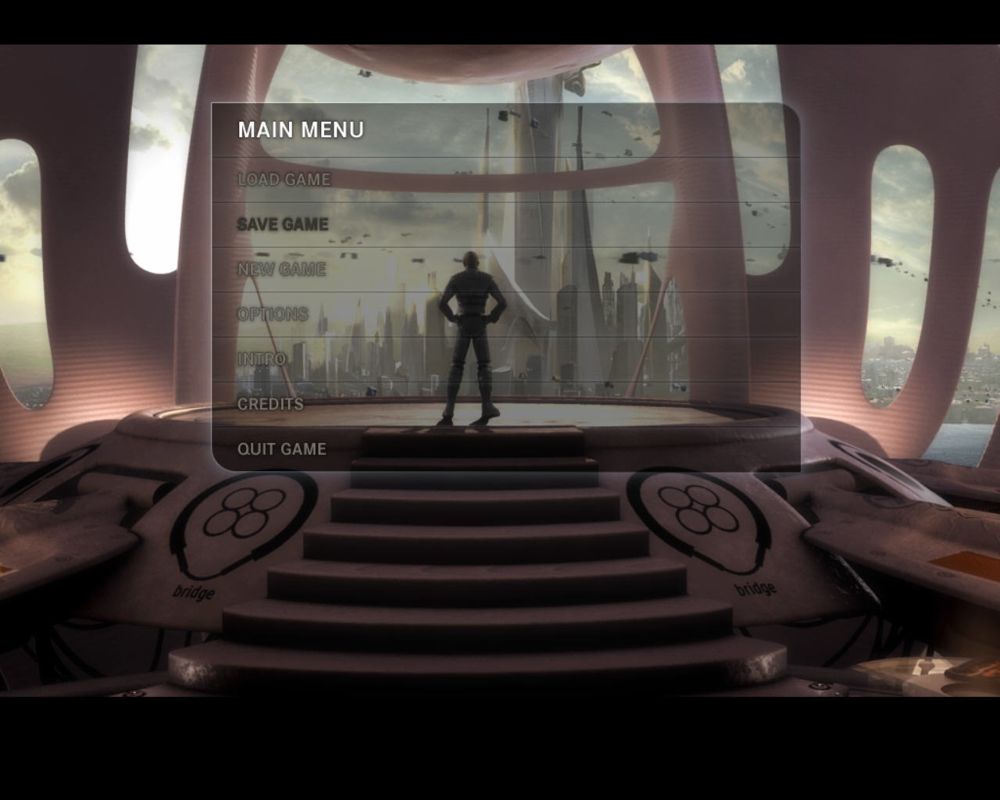Open the Load Game menu entry
1000x800 pixels.
283,180
